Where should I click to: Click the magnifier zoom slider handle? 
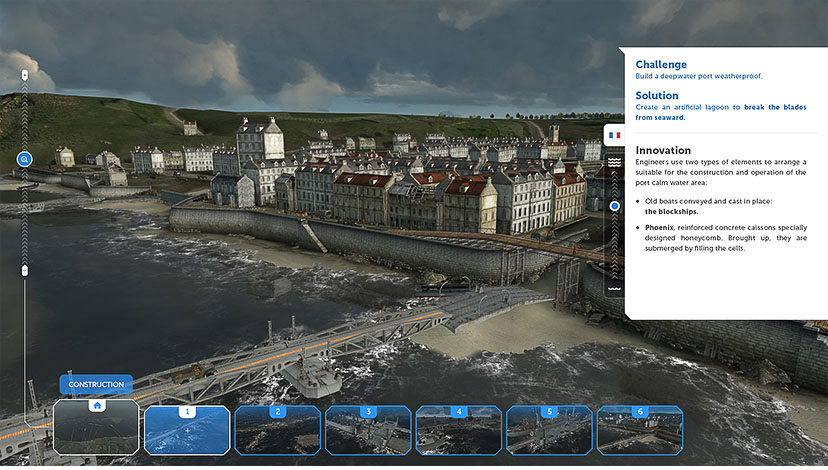coord(24,159)
